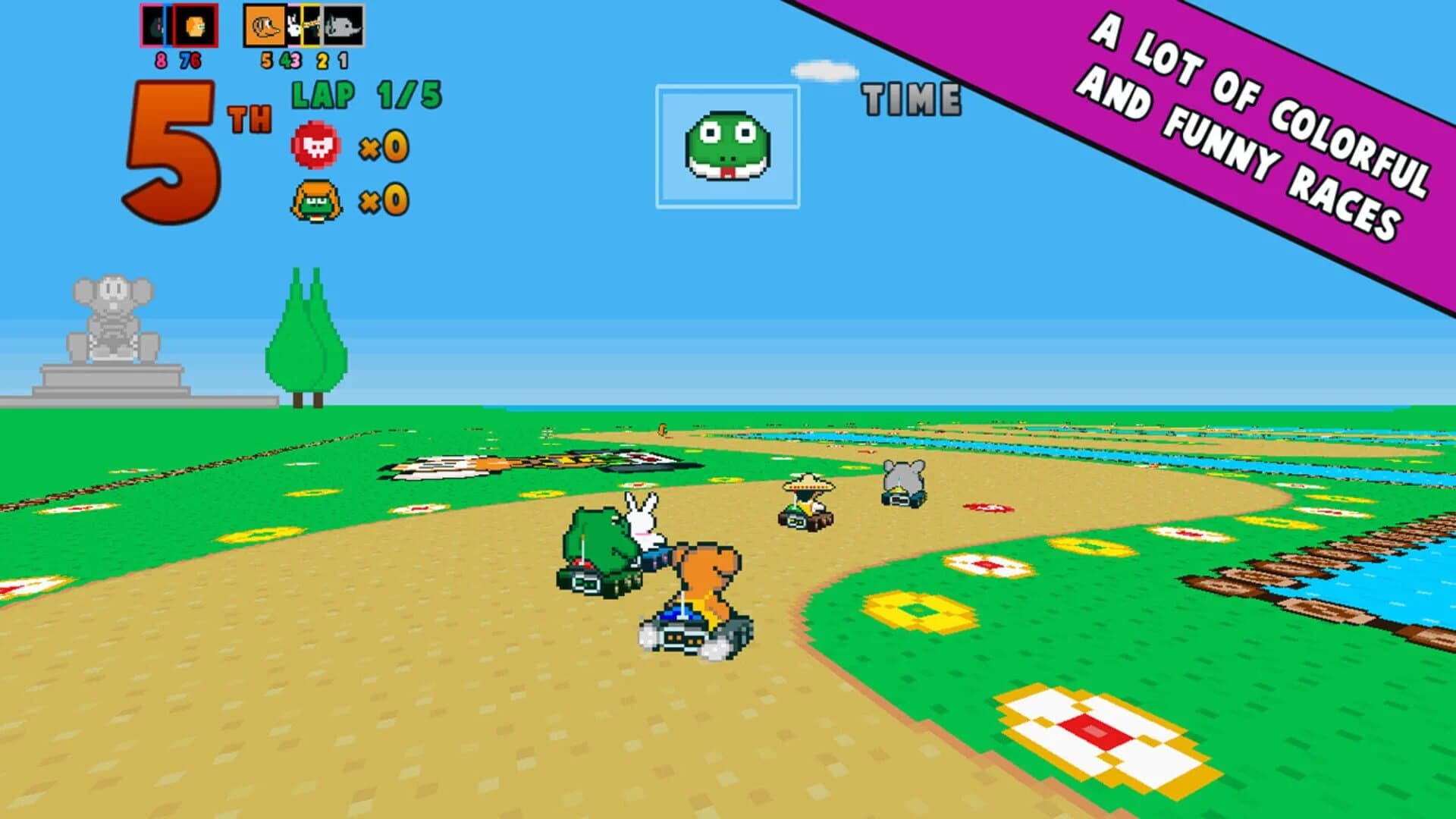Viewport: 1456px width, 819px height.
Task: Click the pink-bordered racer portrait ranked 8th
Action: (152, 25)
